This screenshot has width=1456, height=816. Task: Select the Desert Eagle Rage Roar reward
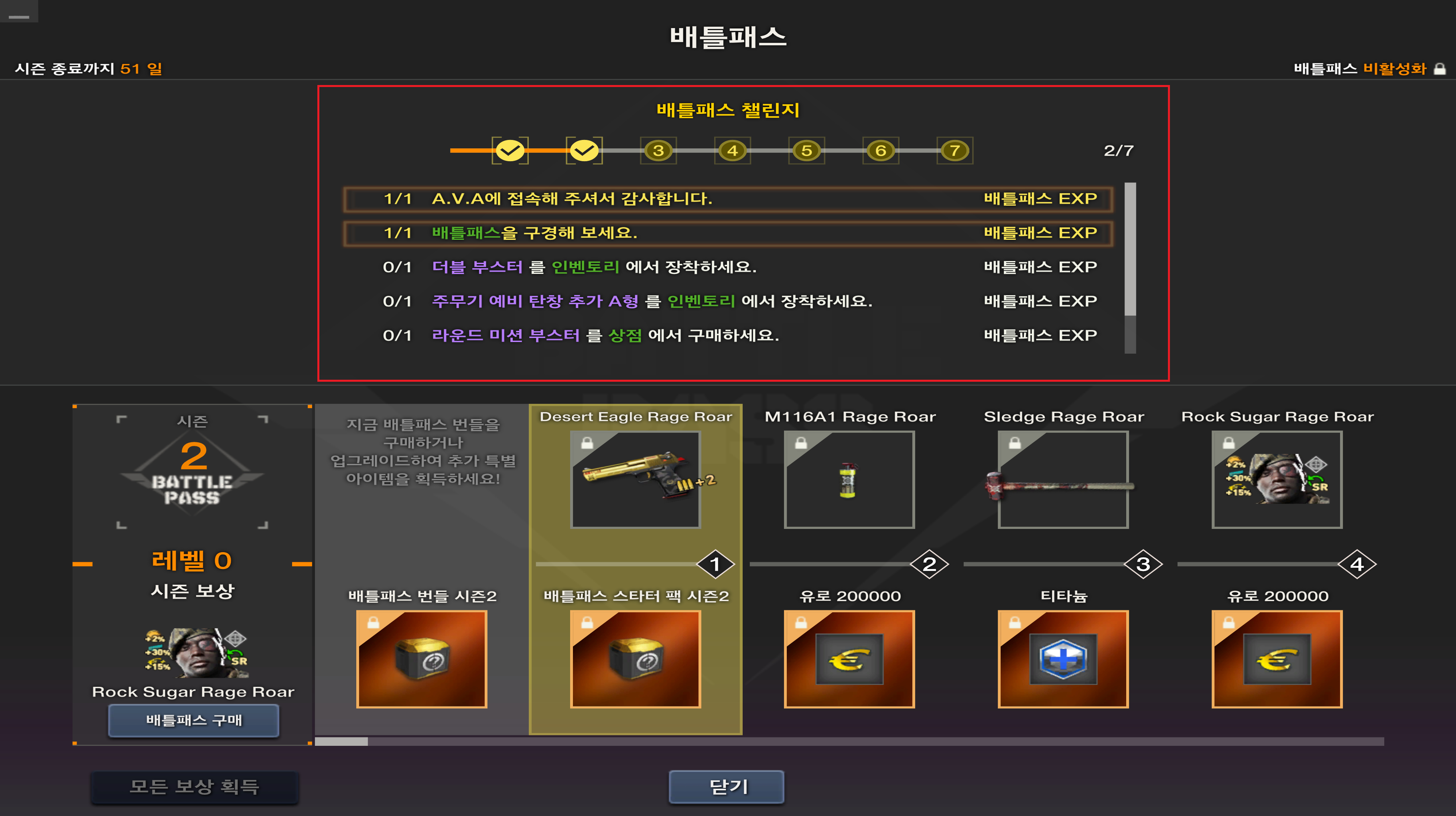(x=635, y=480)
